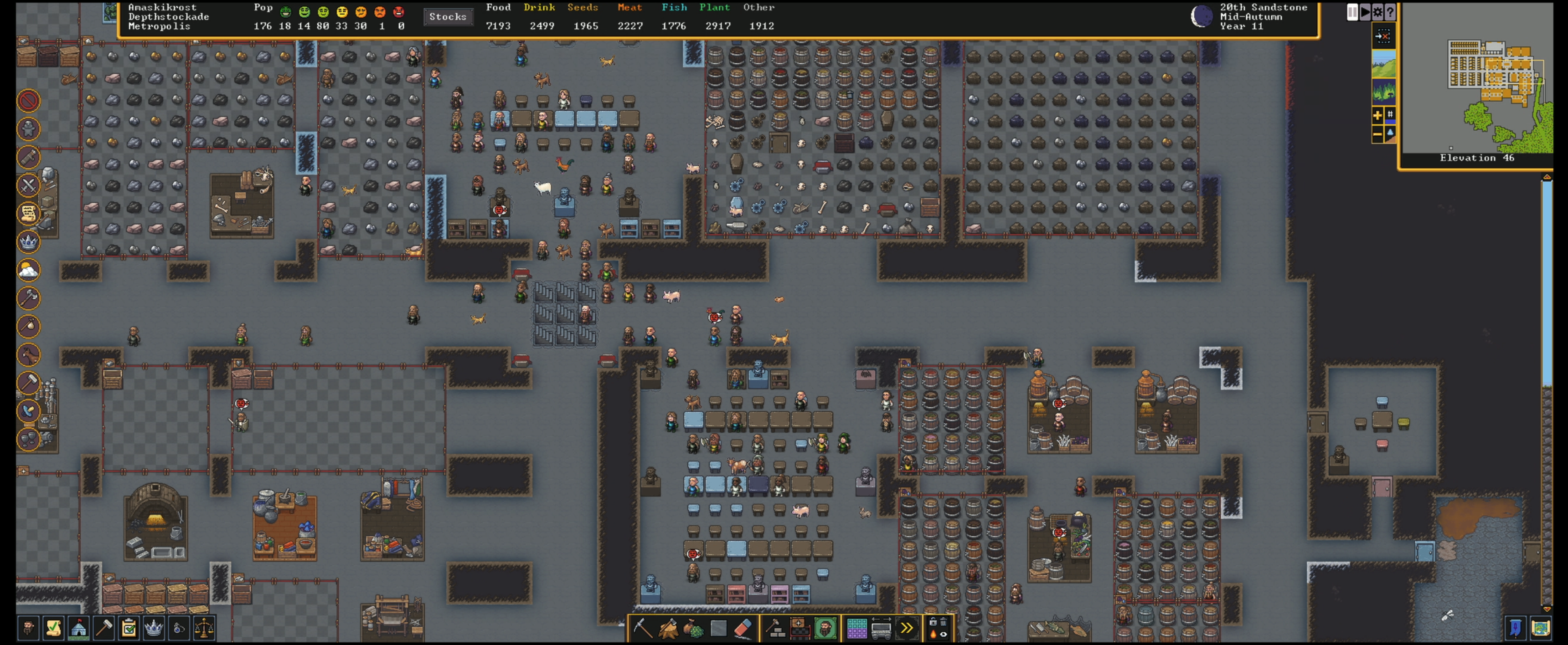The height and width of the screenshot is (645, 1568).
Task: Pause the game simulation
Action: click(1352, 12)
